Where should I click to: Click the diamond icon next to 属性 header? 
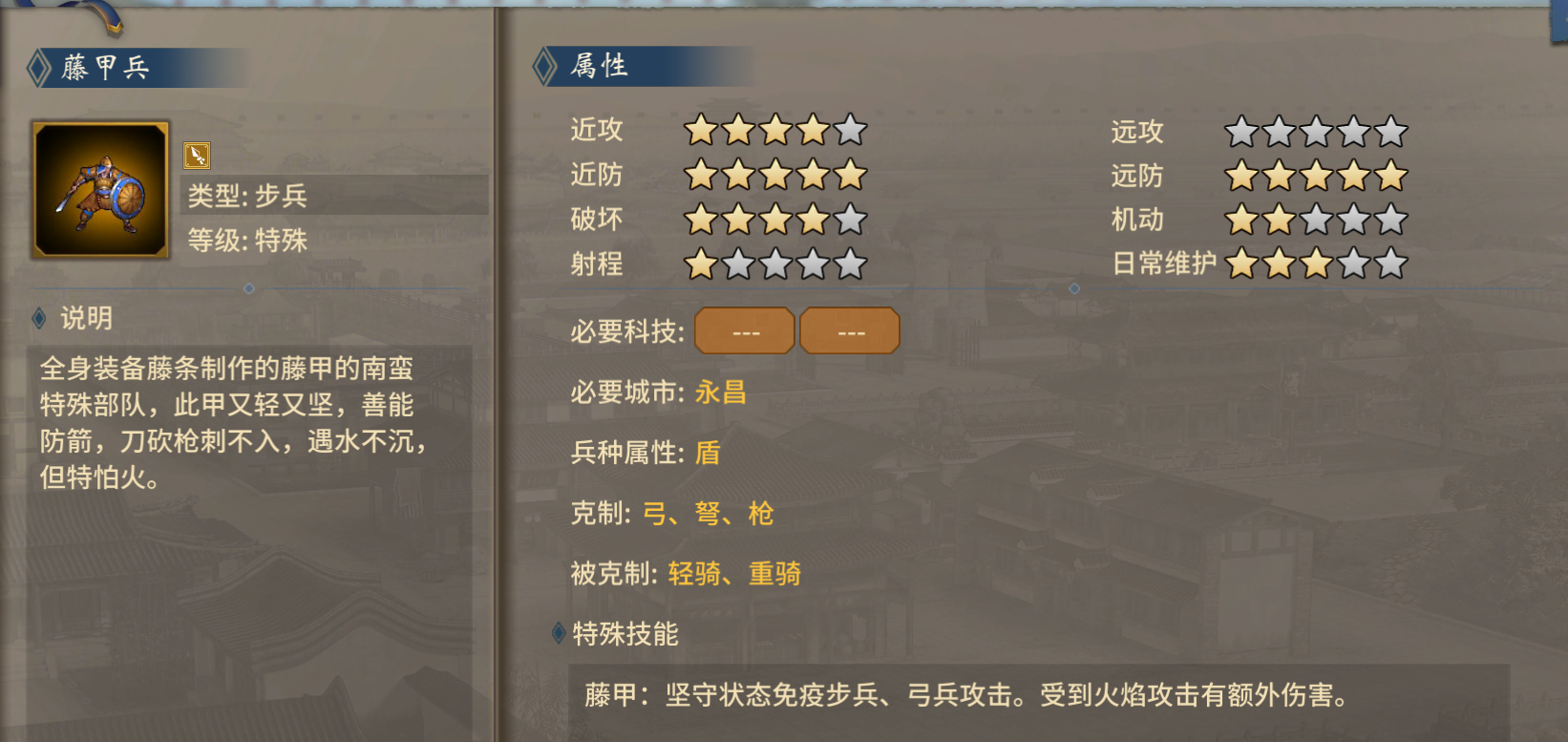tap(542, 66)
